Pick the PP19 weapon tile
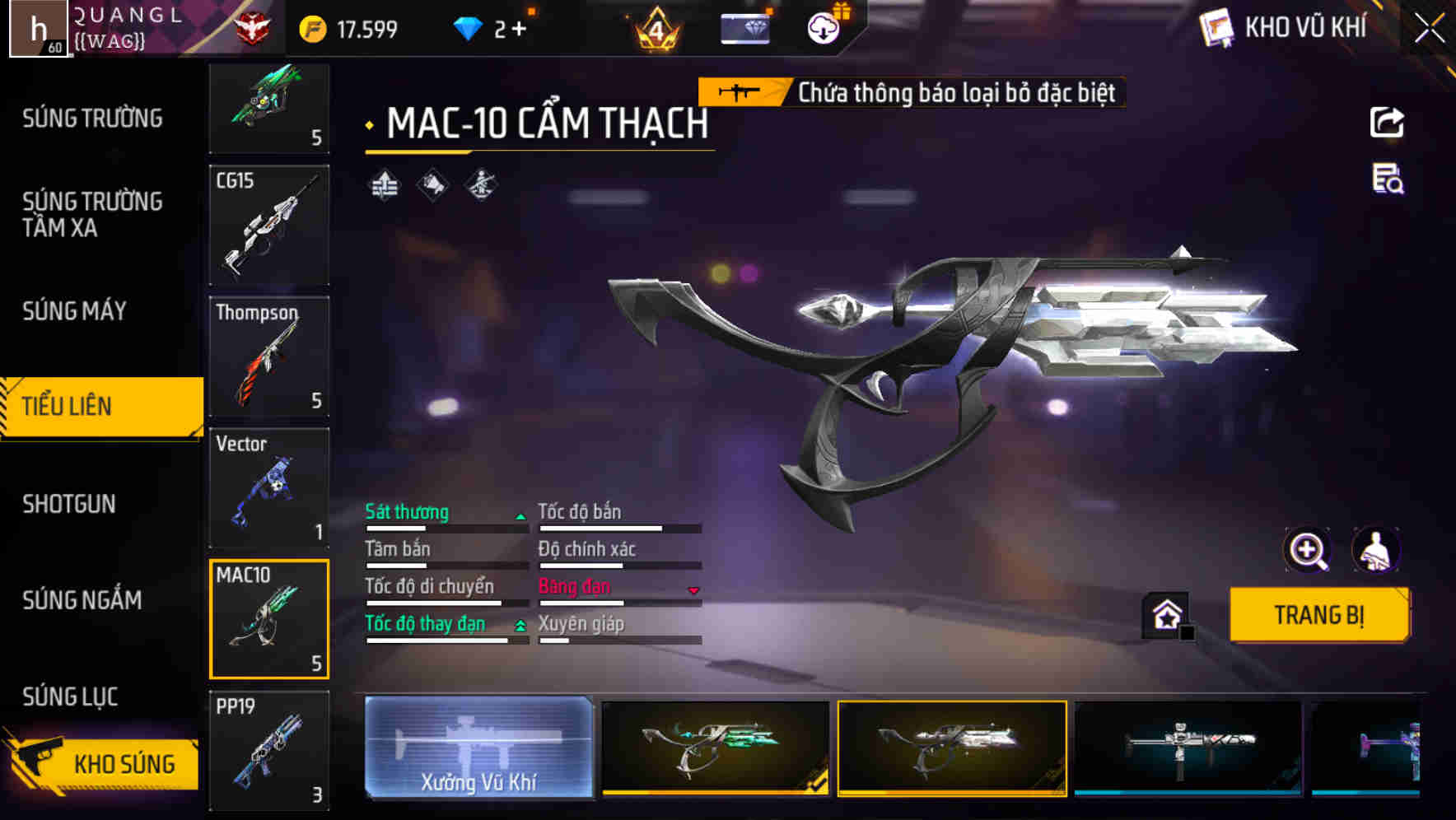This screenshot has width=1456, height=820. [x=269, y=750]
